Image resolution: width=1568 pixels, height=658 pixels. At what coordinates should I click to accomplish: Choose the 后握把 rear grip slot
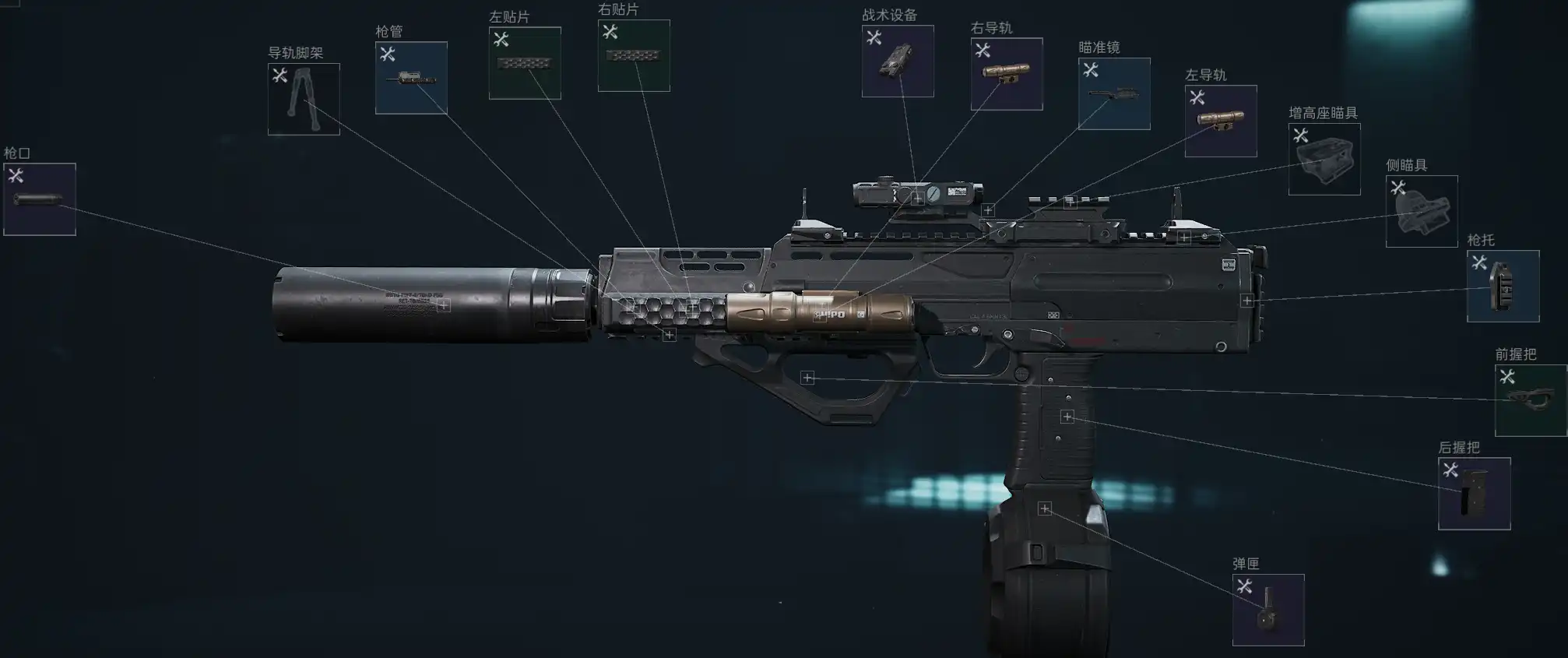(1474, 494)
